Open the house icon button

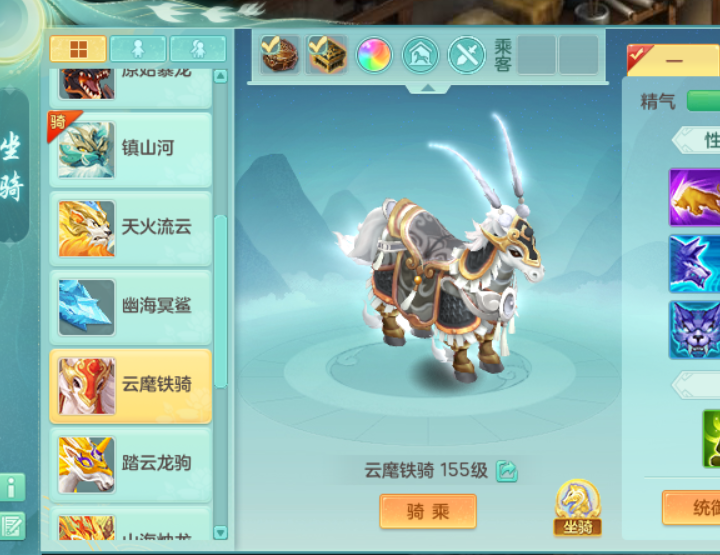click(420, 55)
